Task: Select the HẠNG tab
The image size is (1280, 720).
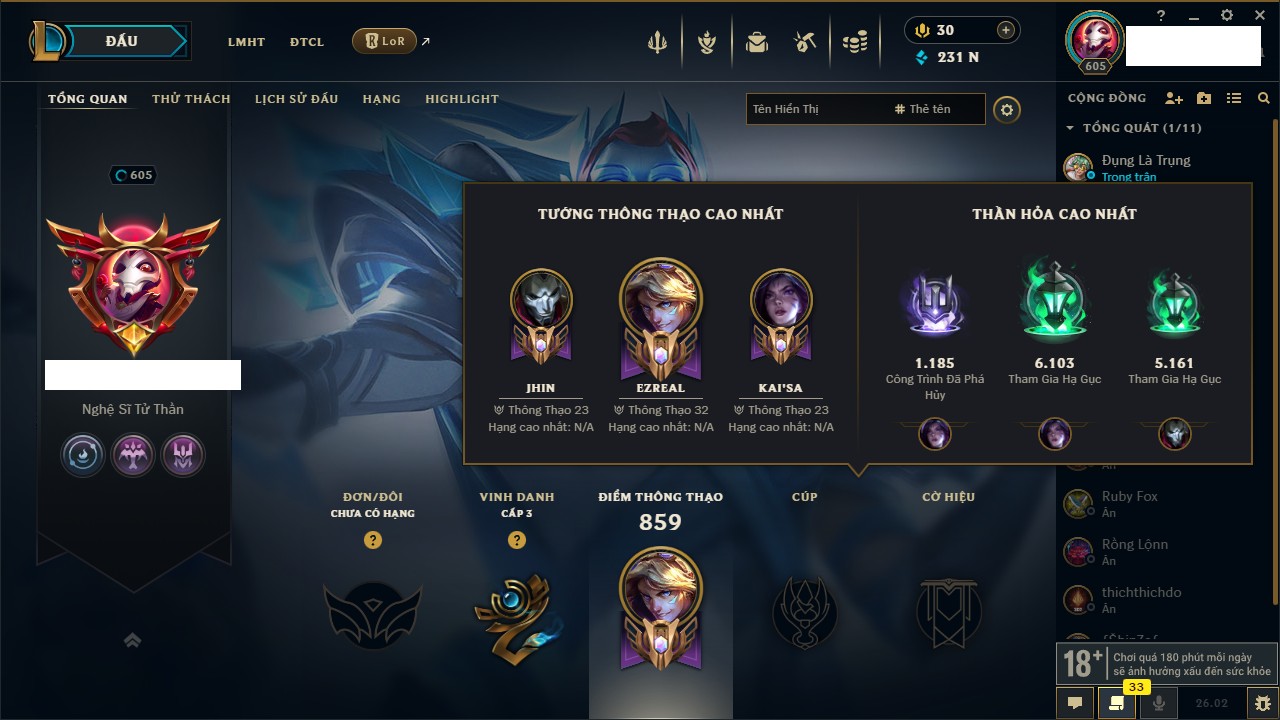Action: [381, 99]
